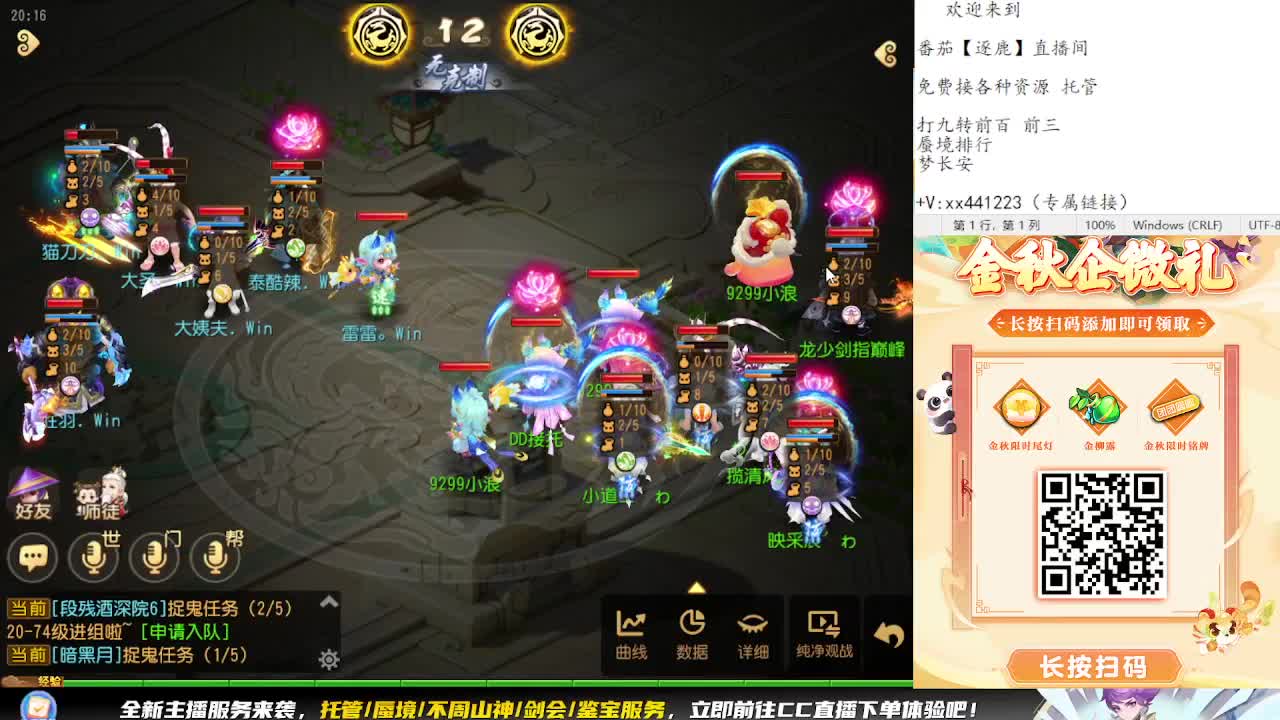
Task: Toggle the 帮 (guild) voice microphone
Action: (x=216, y=558)
